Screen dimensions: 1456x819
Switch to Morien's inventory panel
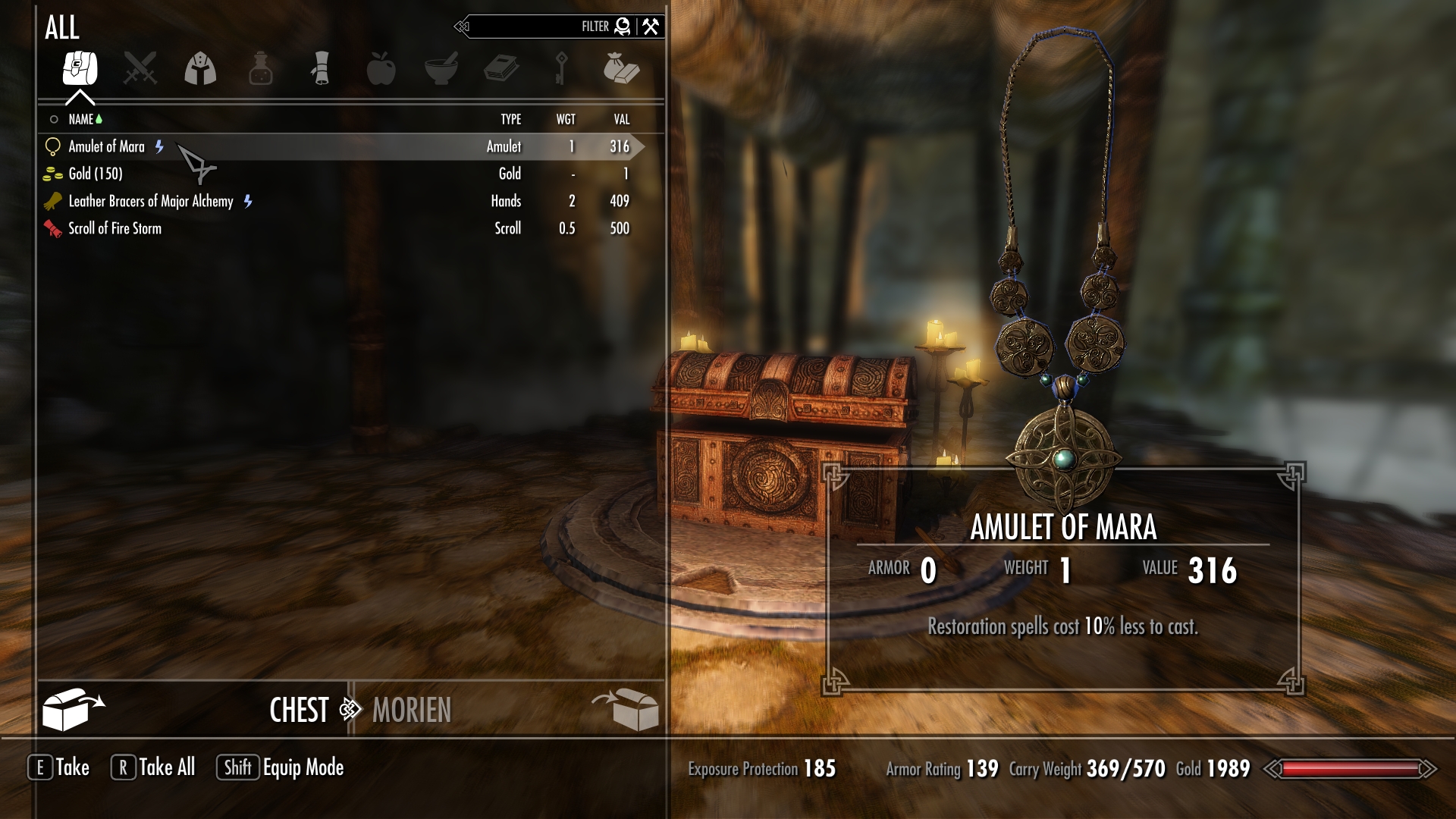[x=412, y=710]
